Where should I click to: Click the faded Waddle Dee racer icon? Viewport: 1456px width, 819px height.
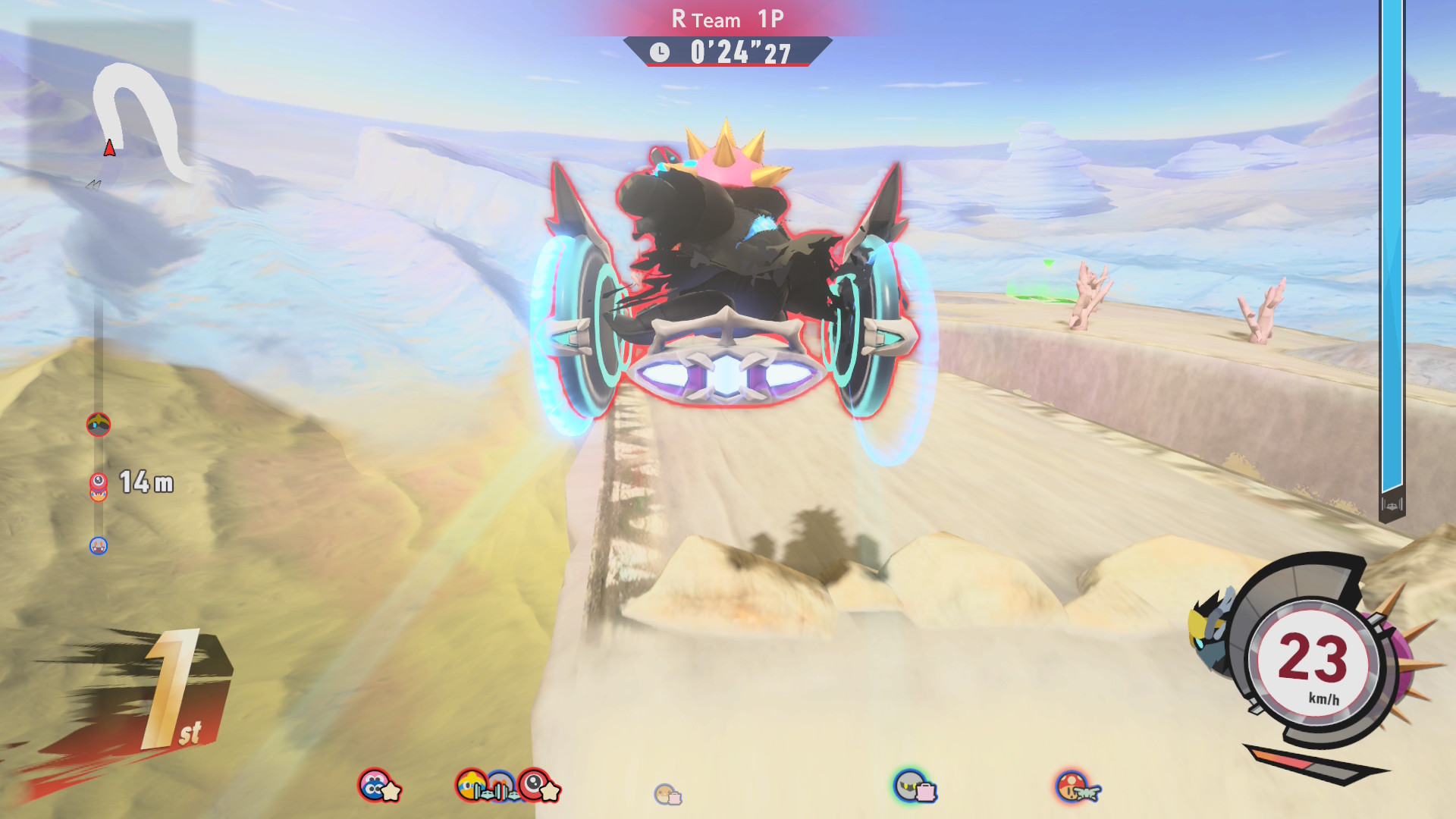click(x=667, y=794)
